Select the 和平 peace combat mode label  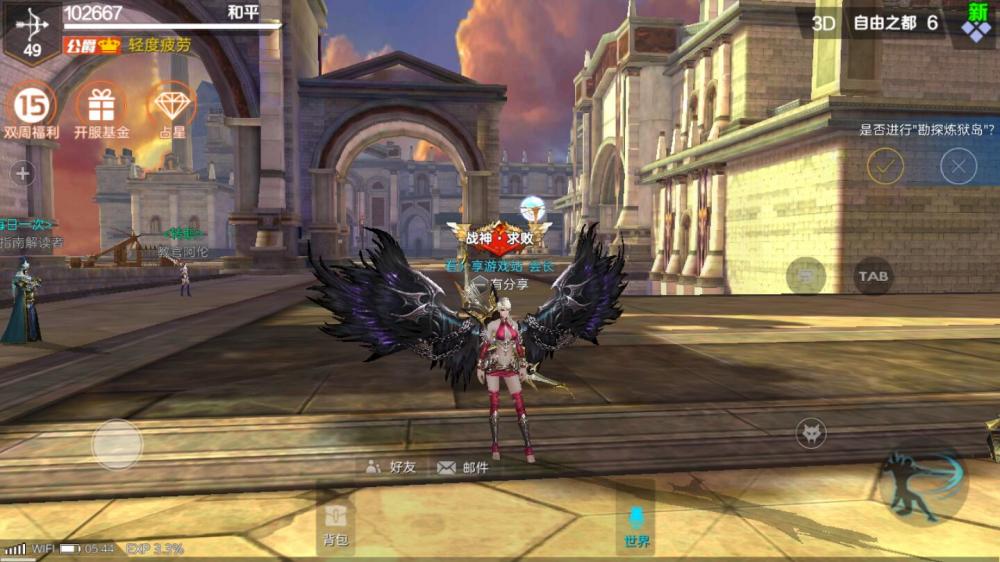pyautogui.click(x=244, y=13)
